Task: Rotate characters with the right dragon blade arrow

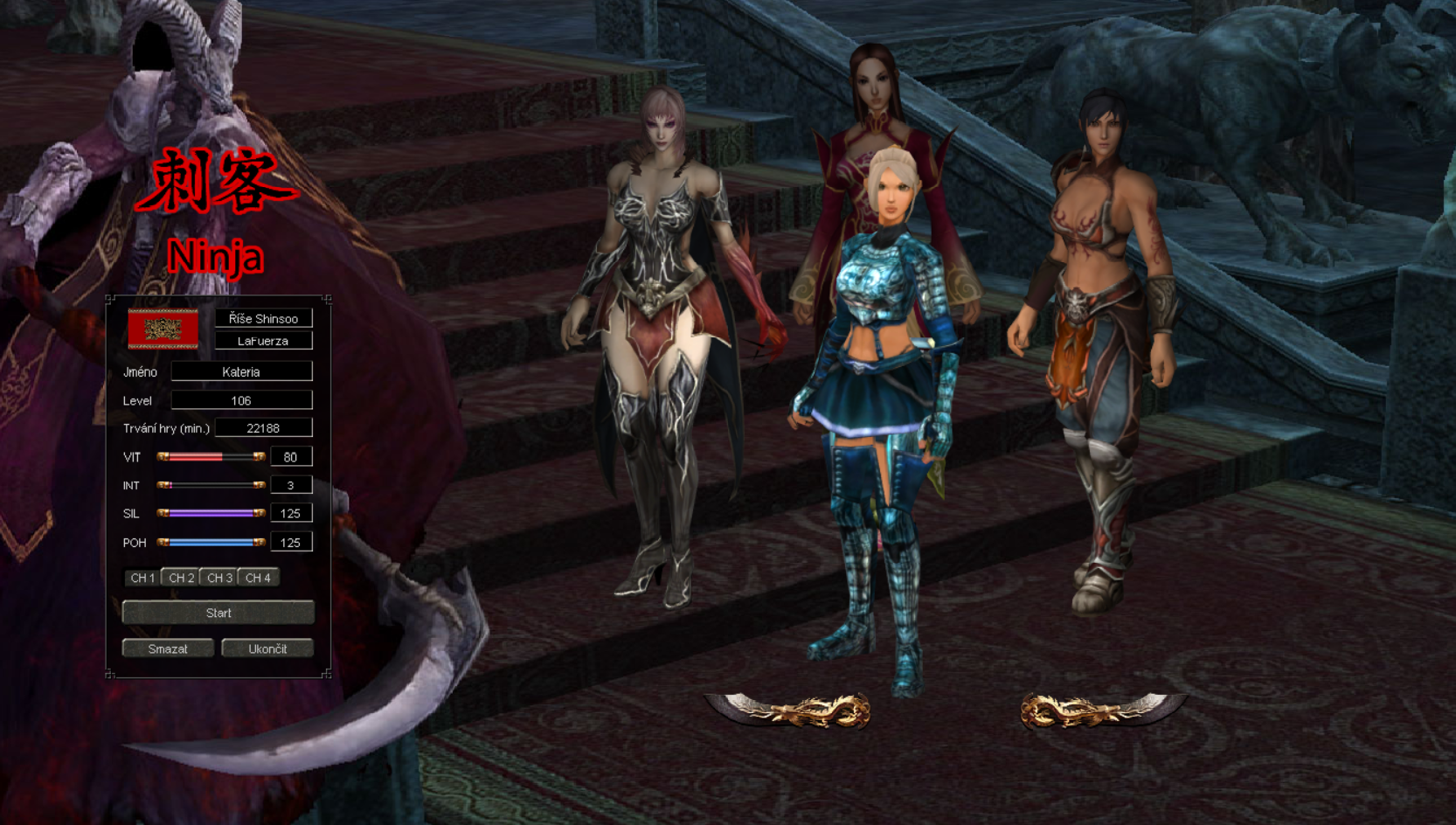Action: [1101, 710]
